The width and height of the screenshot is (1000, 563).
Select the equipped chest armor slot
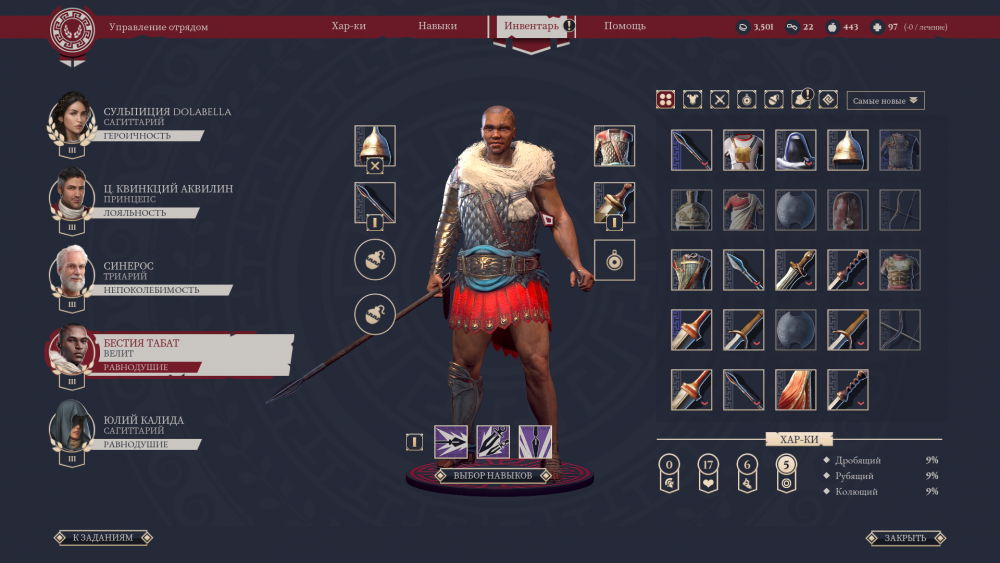pos(614,146)
